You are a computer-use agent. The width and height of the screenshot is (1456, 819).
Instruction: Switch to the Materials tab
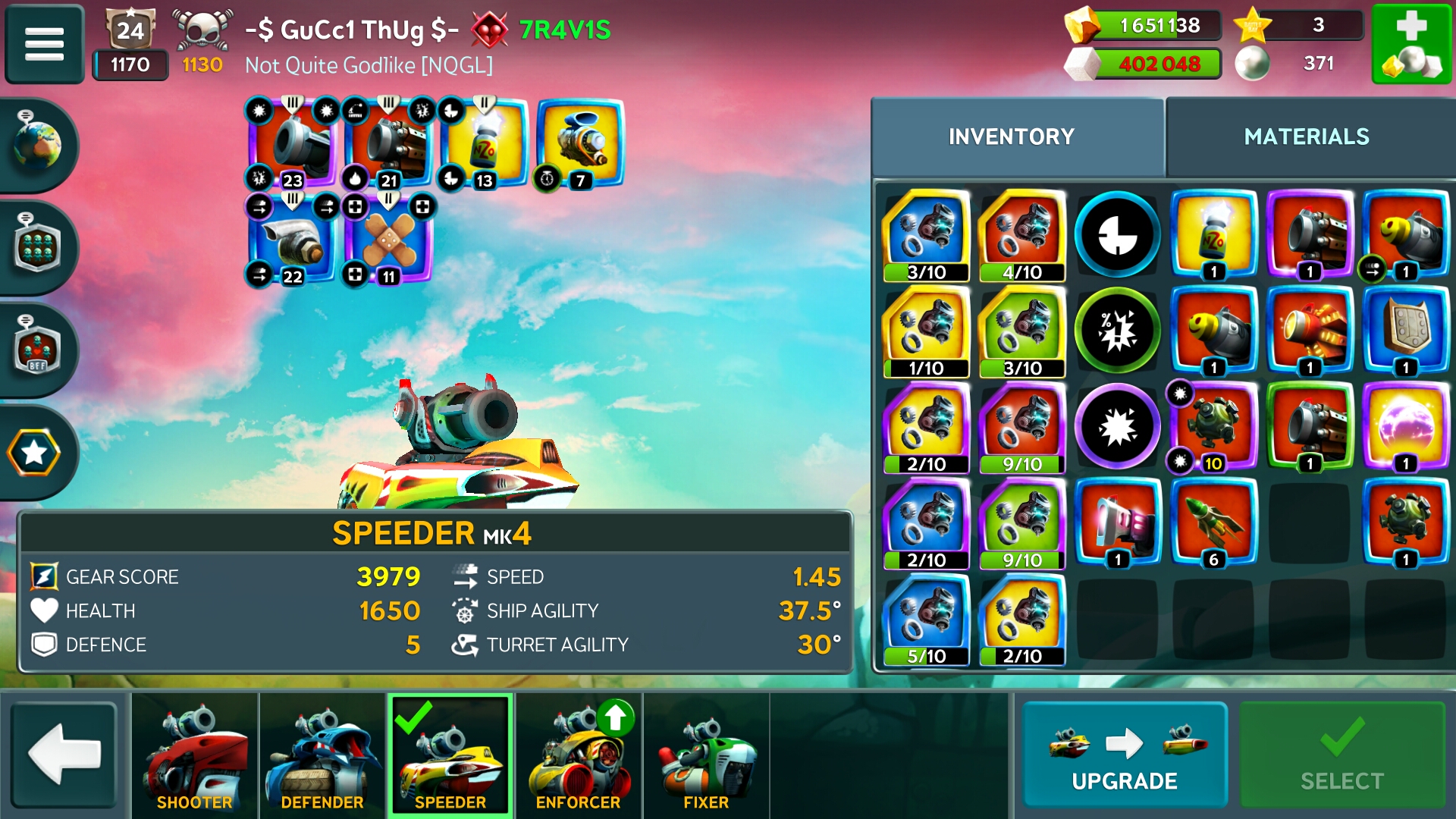[x=1306, y=137]
